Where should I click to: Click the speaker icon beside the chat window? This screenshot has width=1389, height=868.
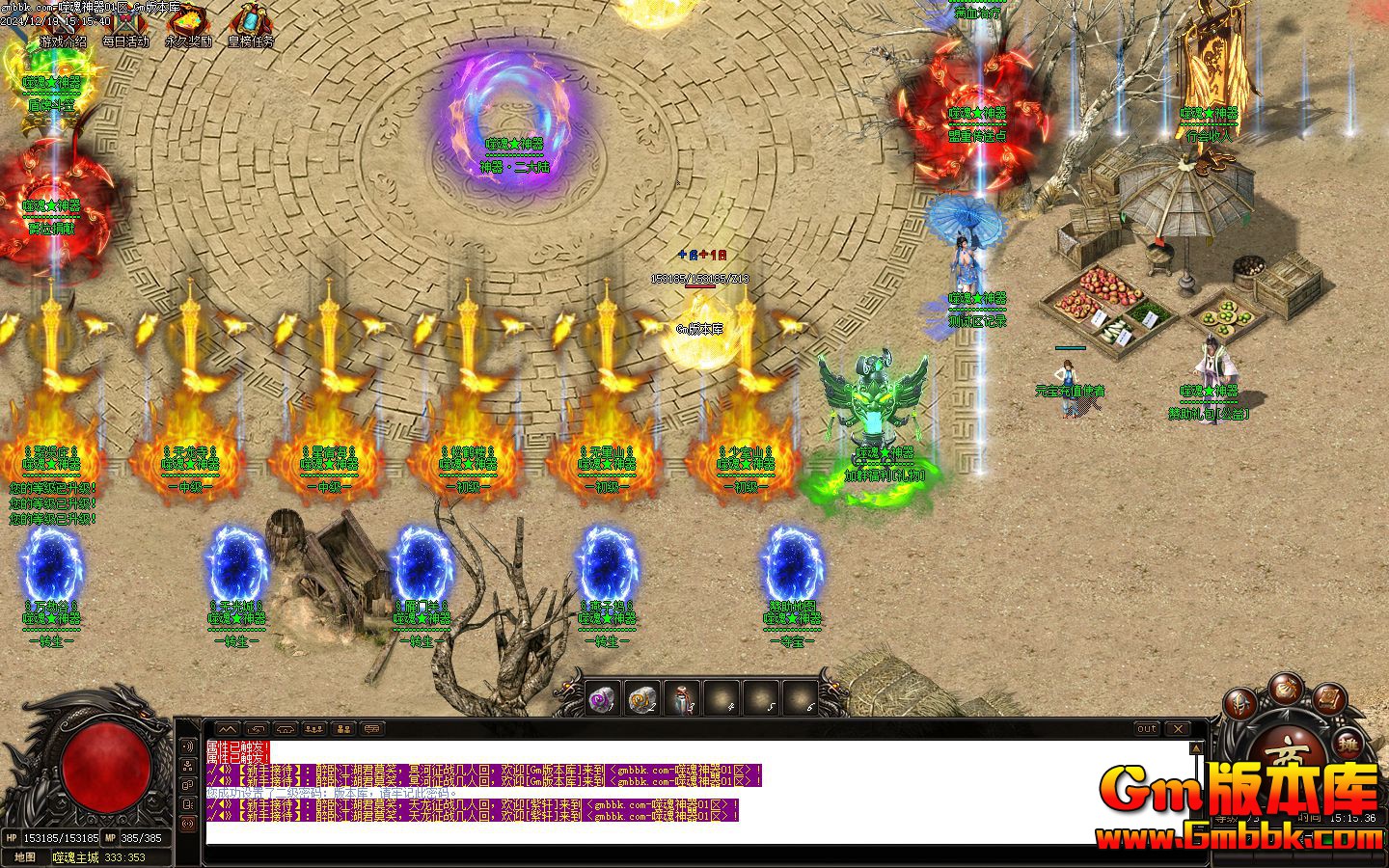coord(187,746)
